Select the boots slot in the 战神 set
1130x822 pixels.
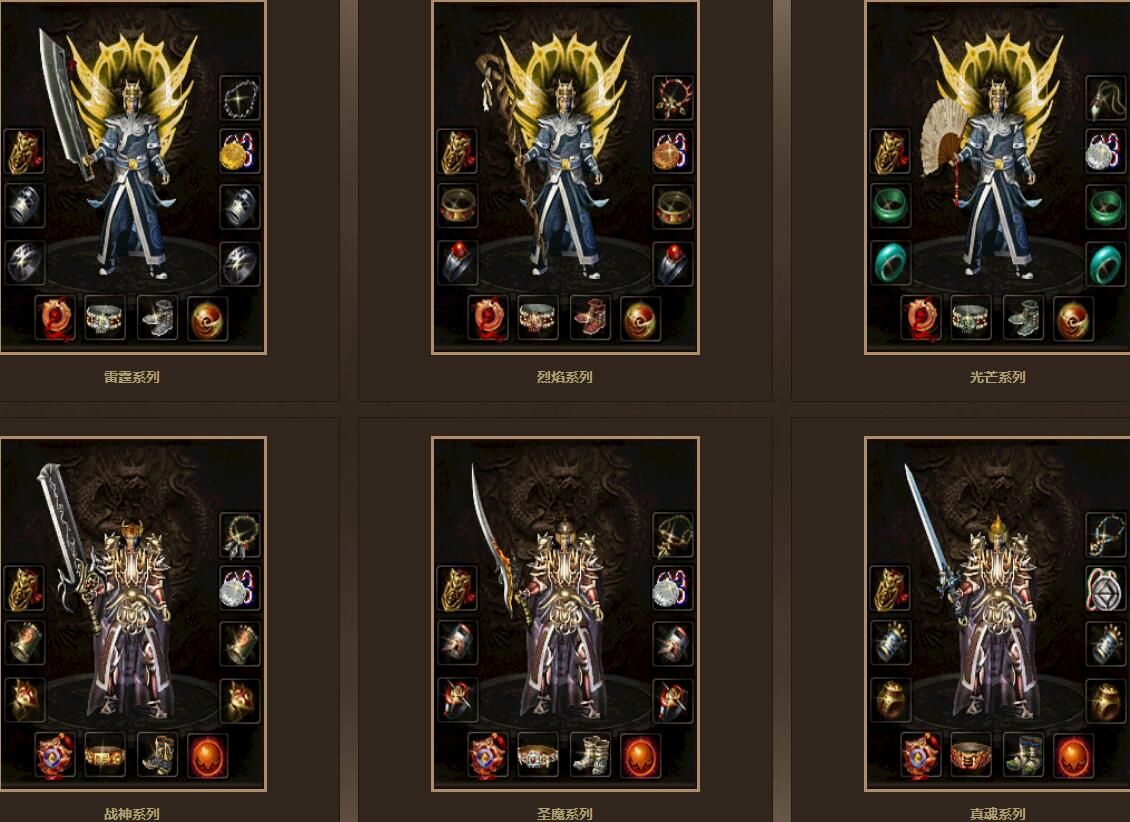157,755
